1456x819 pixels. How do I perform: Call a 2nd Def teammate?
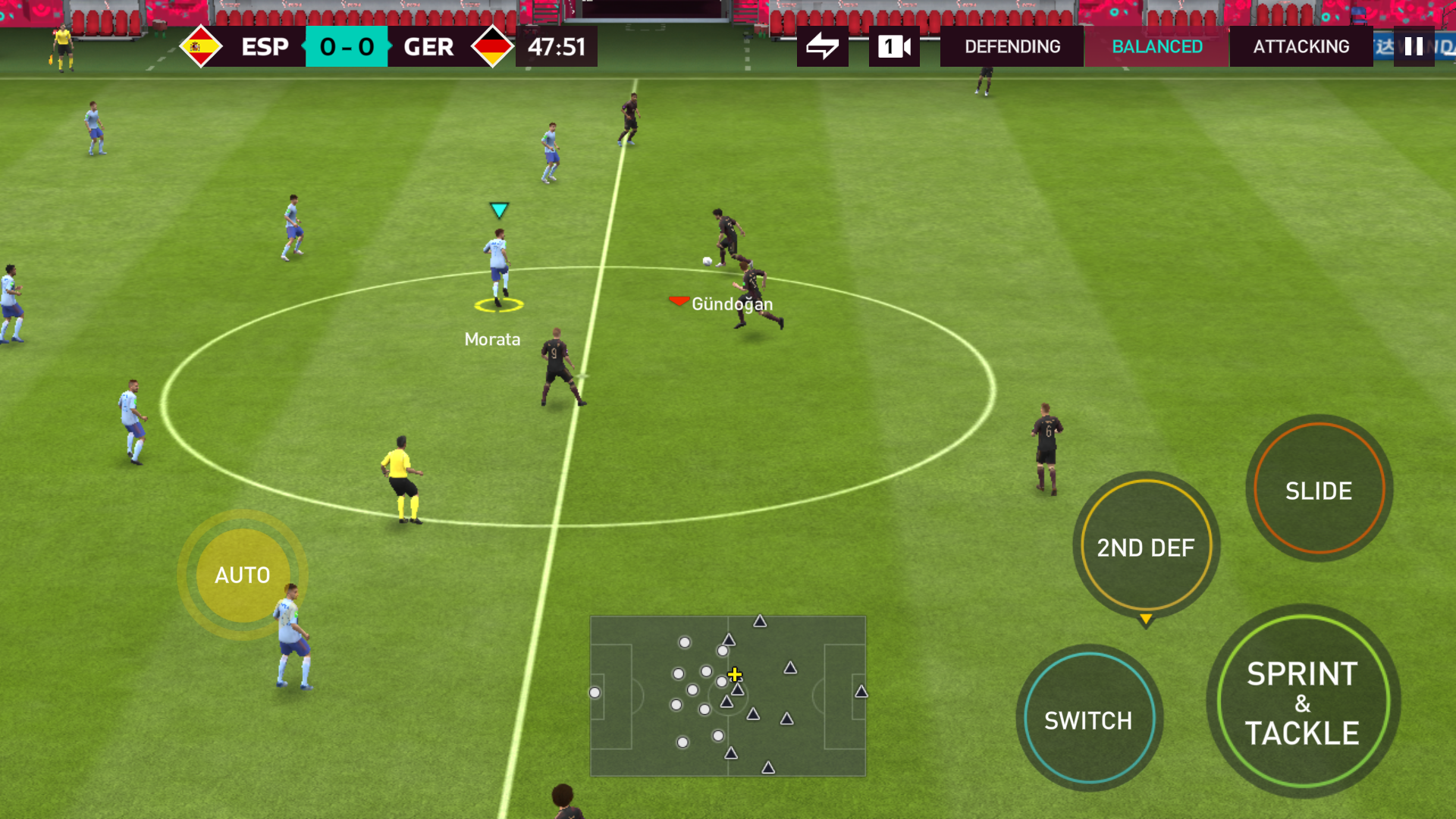1146,547
